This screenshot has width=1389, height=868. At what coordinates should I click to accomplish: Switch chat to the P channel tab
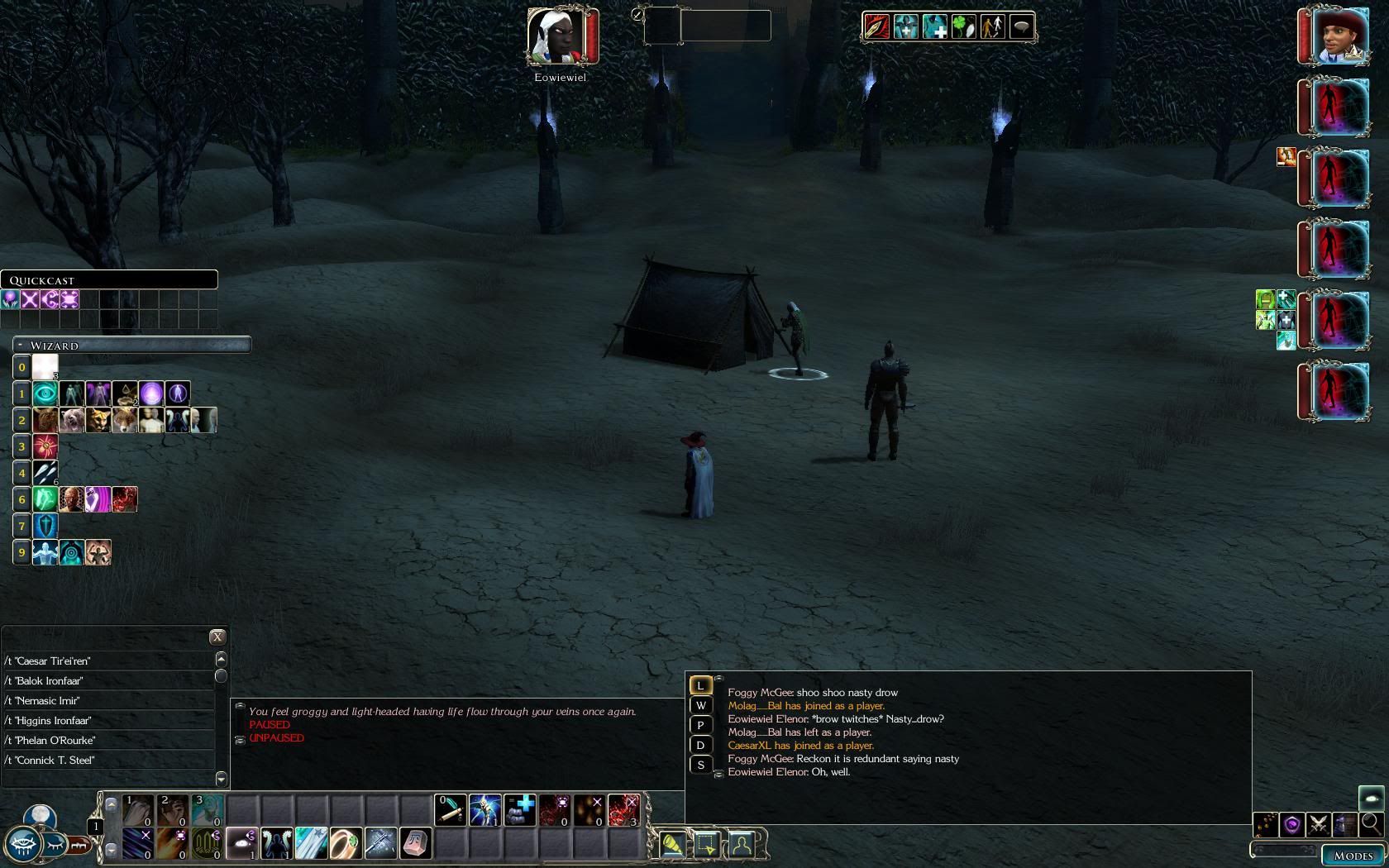tap(700, 725)
